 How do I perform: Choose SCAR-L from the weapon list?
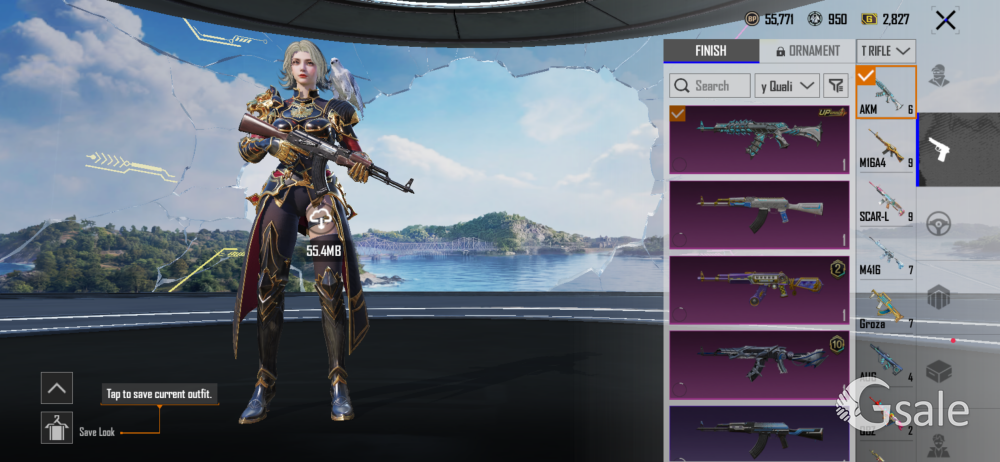[x=886, y=200]
